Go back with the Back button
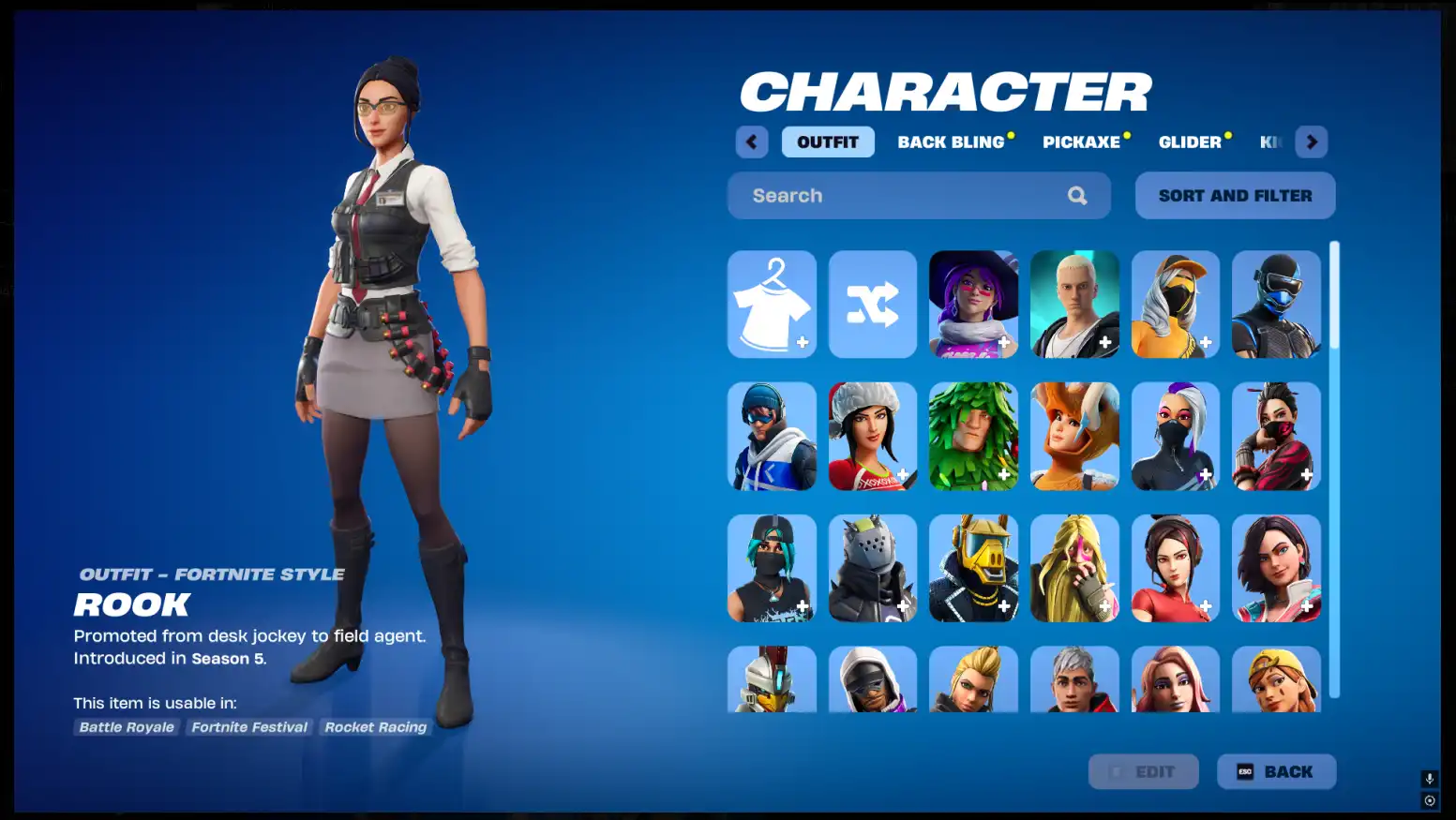This screenshot has width=1456, height=820. 1276,772
